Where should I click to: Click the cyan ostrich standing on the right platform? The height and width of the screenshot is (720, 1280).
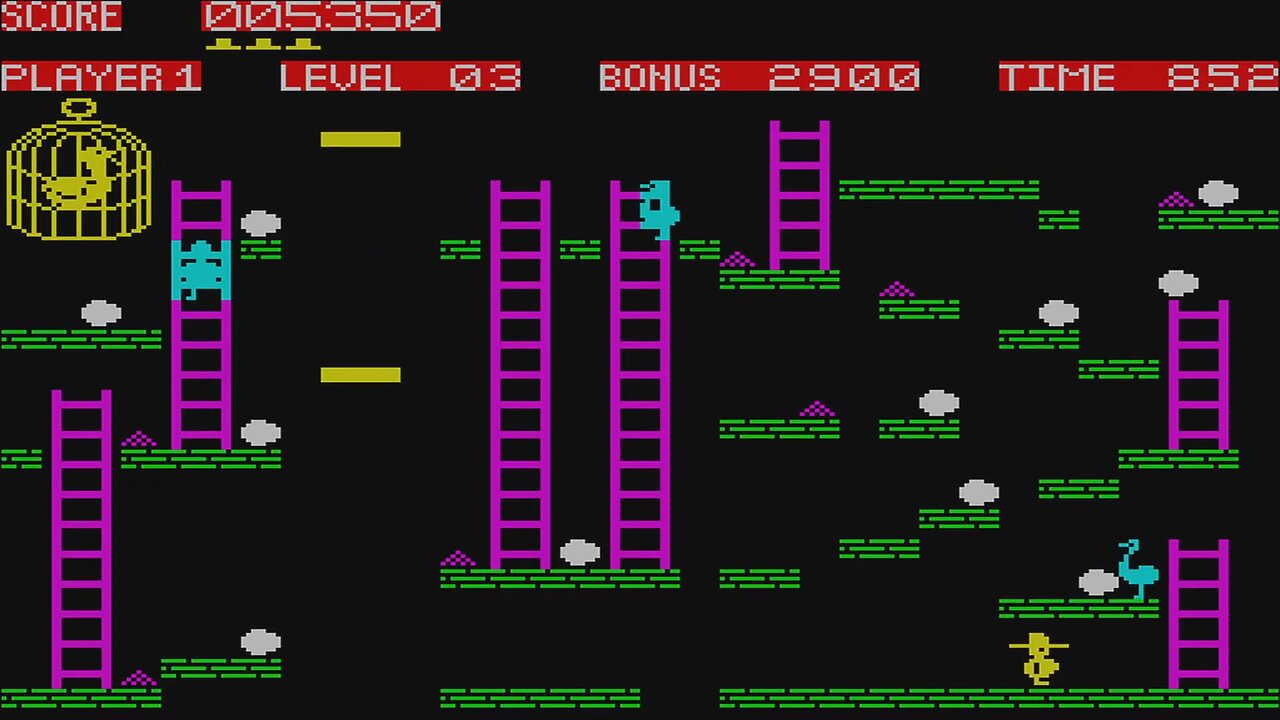(x=1140, y=575)
